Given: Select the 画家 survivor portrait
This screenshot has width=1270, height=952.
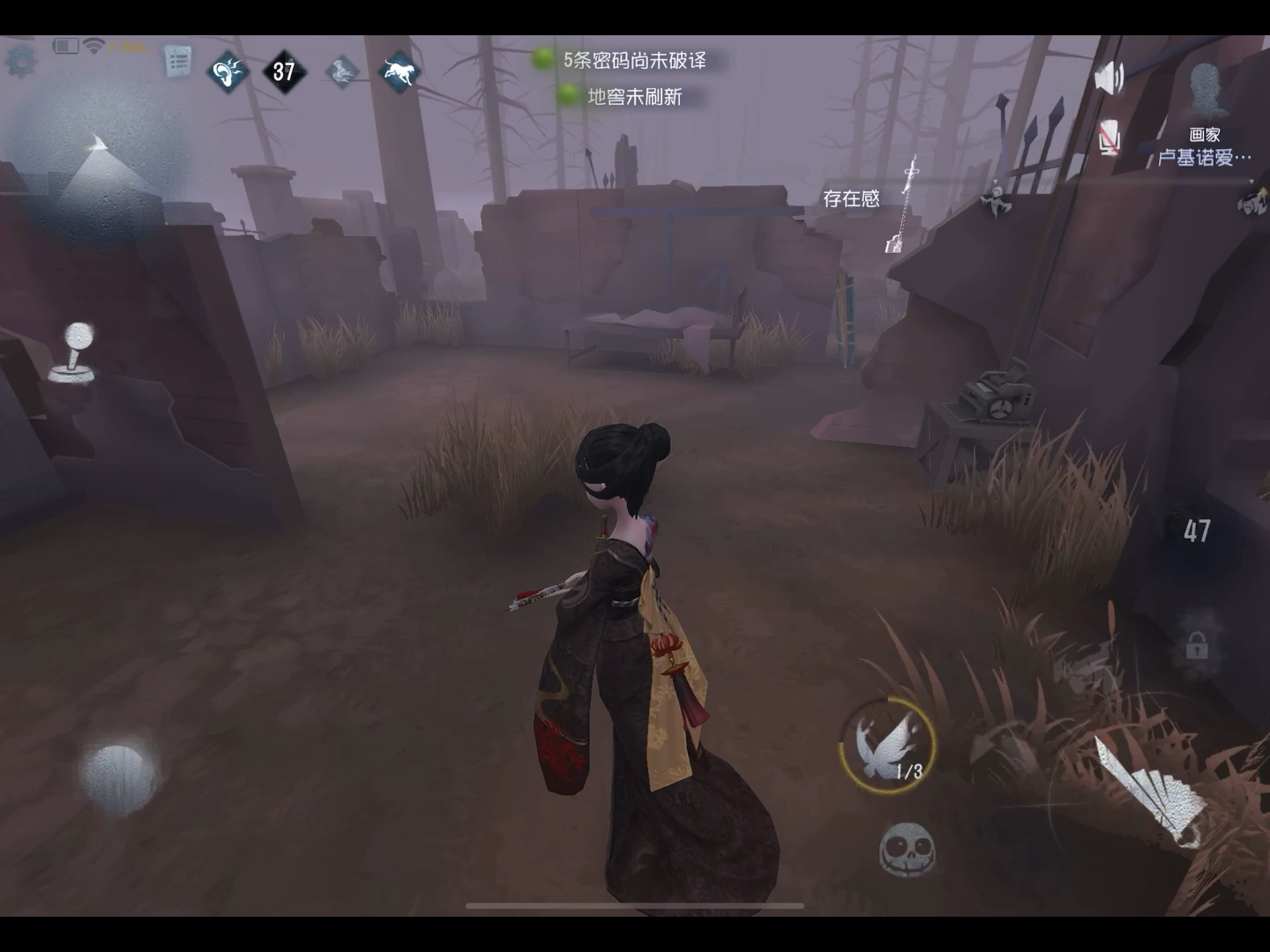Looking at the screenshot, I should click(1205, 91).
